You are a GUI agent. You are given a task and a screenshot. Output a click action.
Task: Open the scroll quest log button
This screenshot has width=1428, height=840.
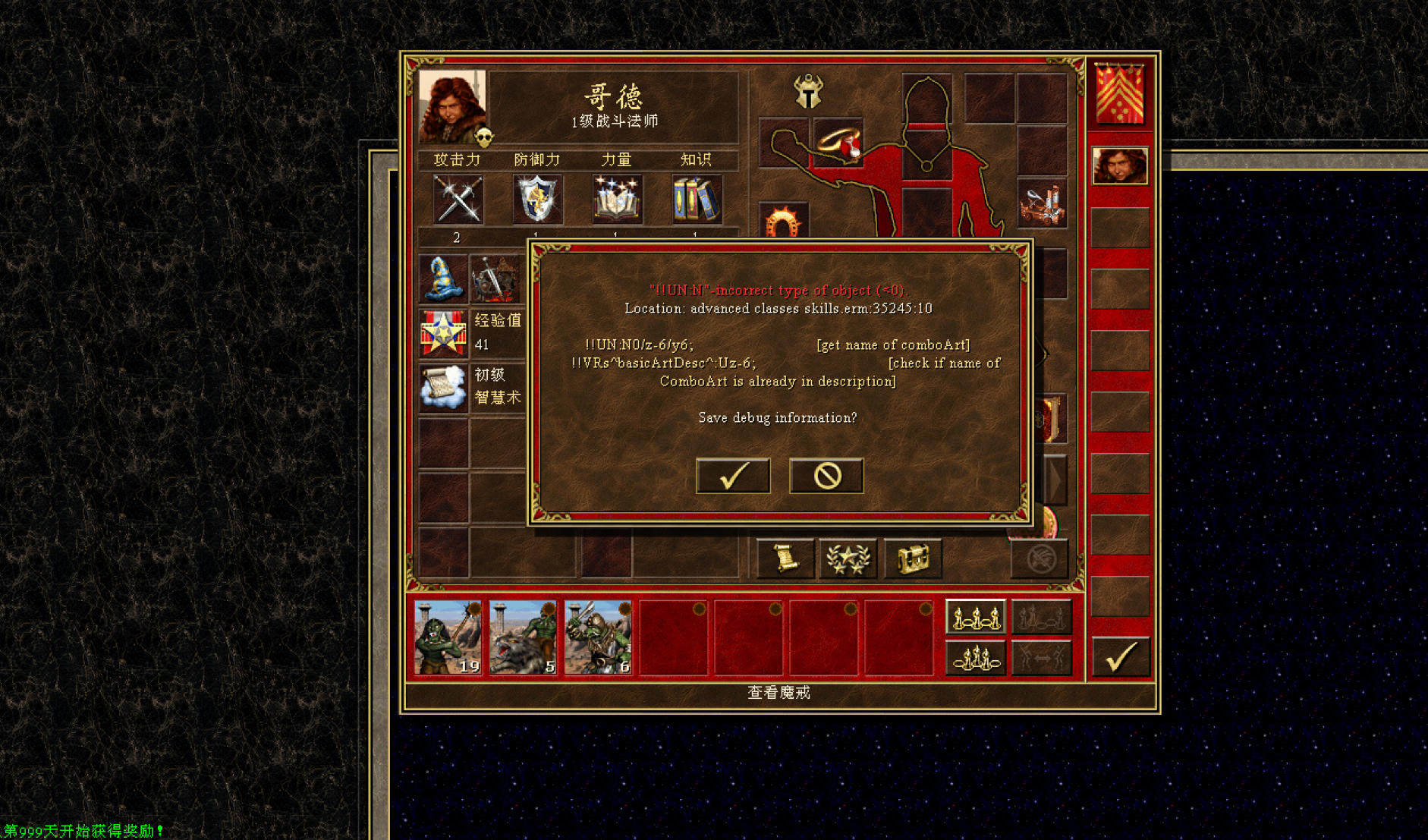pos(785,559)
